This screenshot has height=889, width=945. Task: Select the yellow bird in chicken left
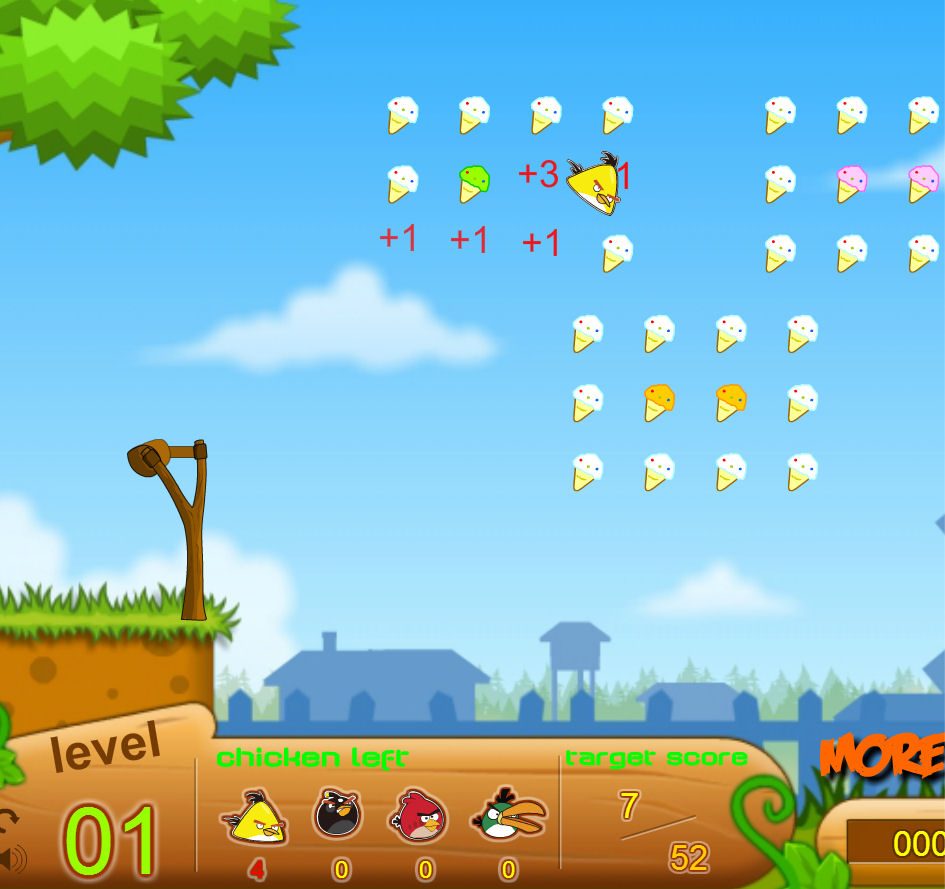(255, 817)
